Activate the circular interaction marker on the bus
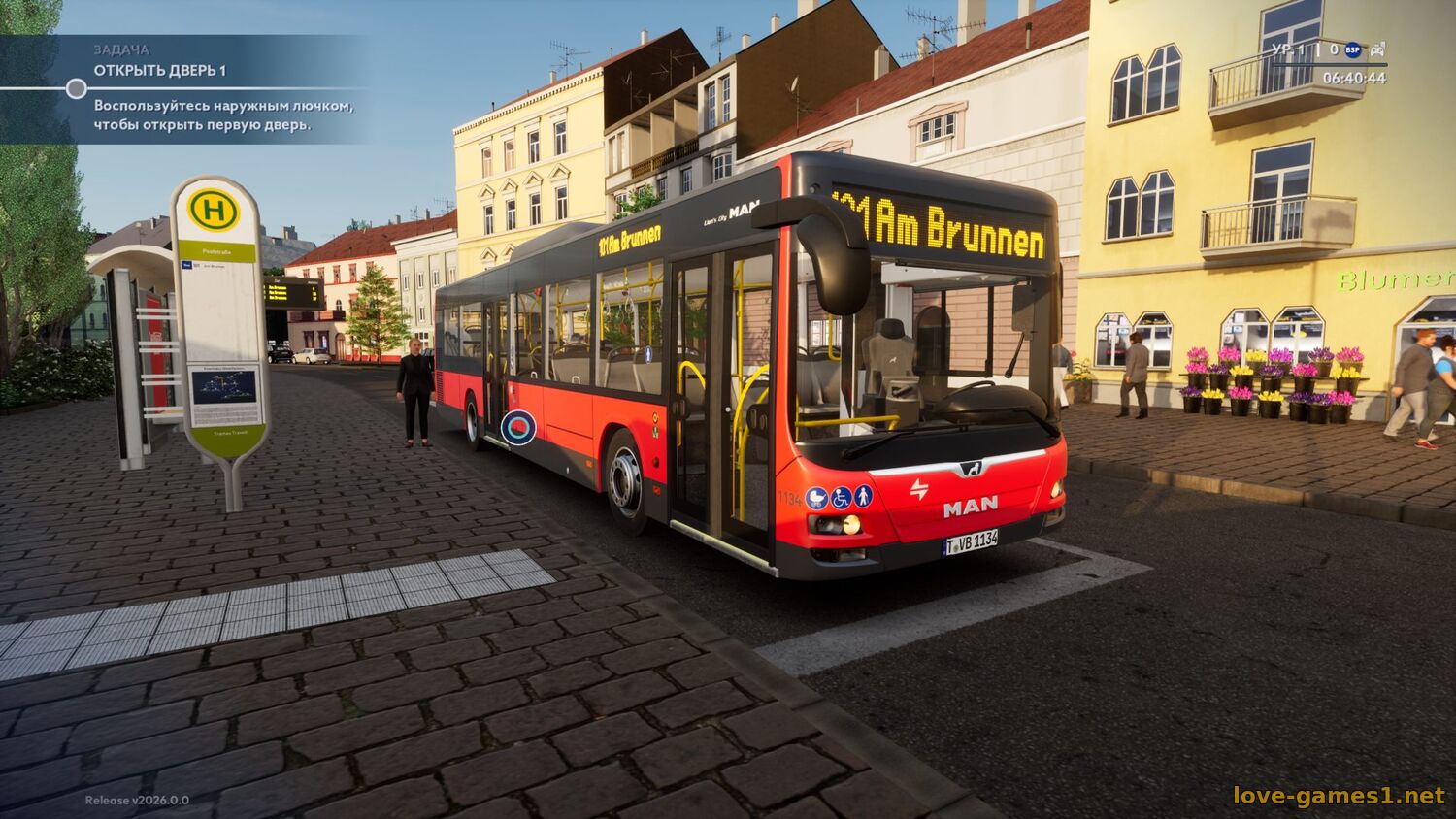The image size is (1456, 819). pos(518,428)
